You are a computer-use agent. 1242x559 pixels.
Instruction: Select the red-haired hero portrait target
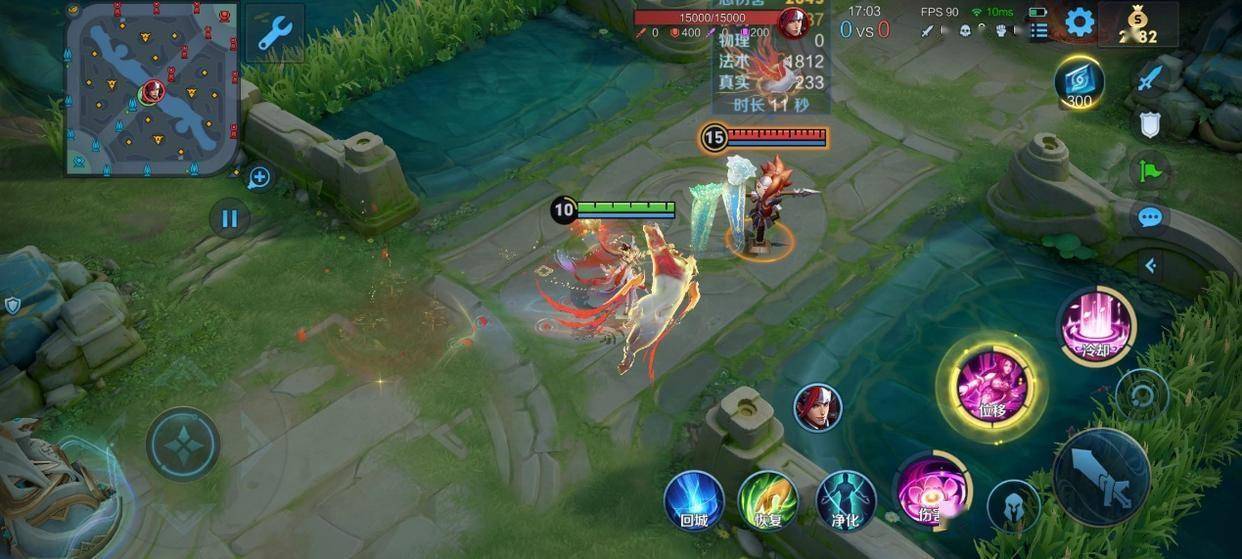click(x=818, y=408)
